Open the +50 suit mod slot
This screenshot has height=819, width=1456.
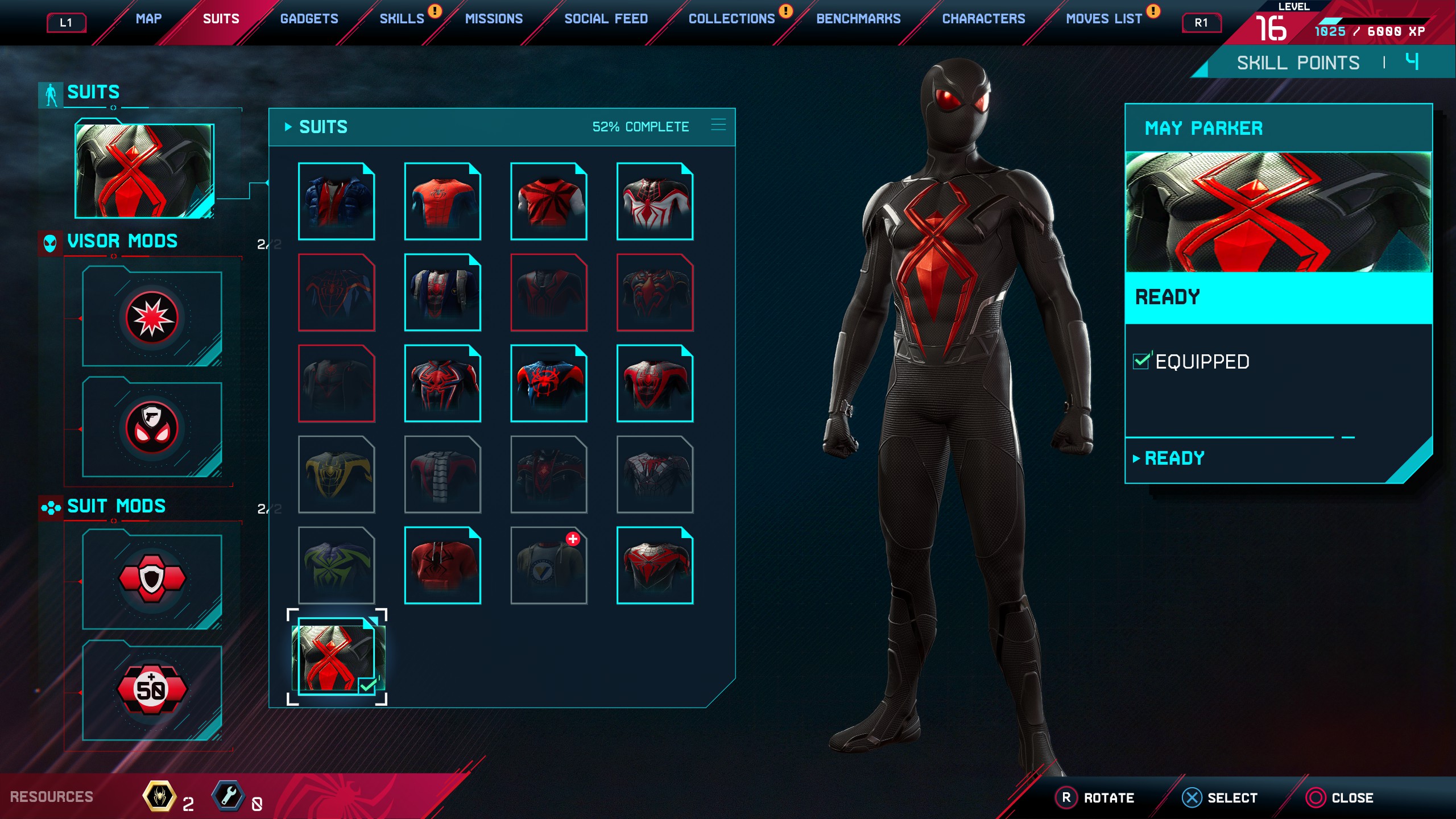tap(152, 690)
